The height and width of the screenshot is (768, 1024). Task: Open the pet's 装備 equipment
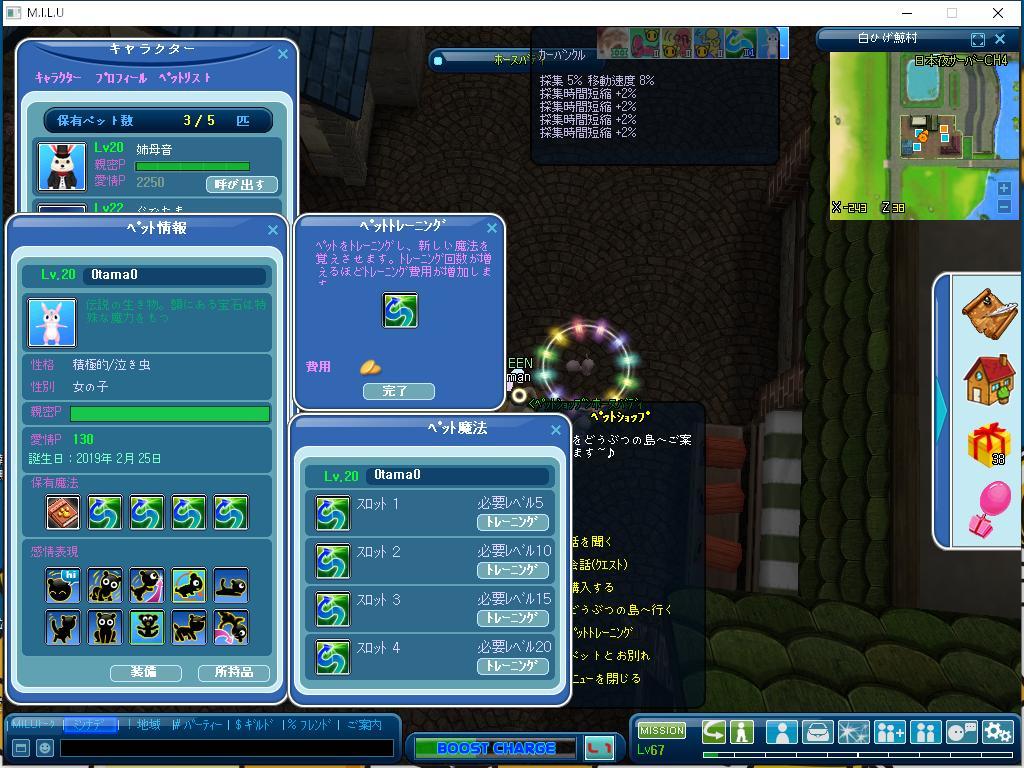tap(145, 672)
